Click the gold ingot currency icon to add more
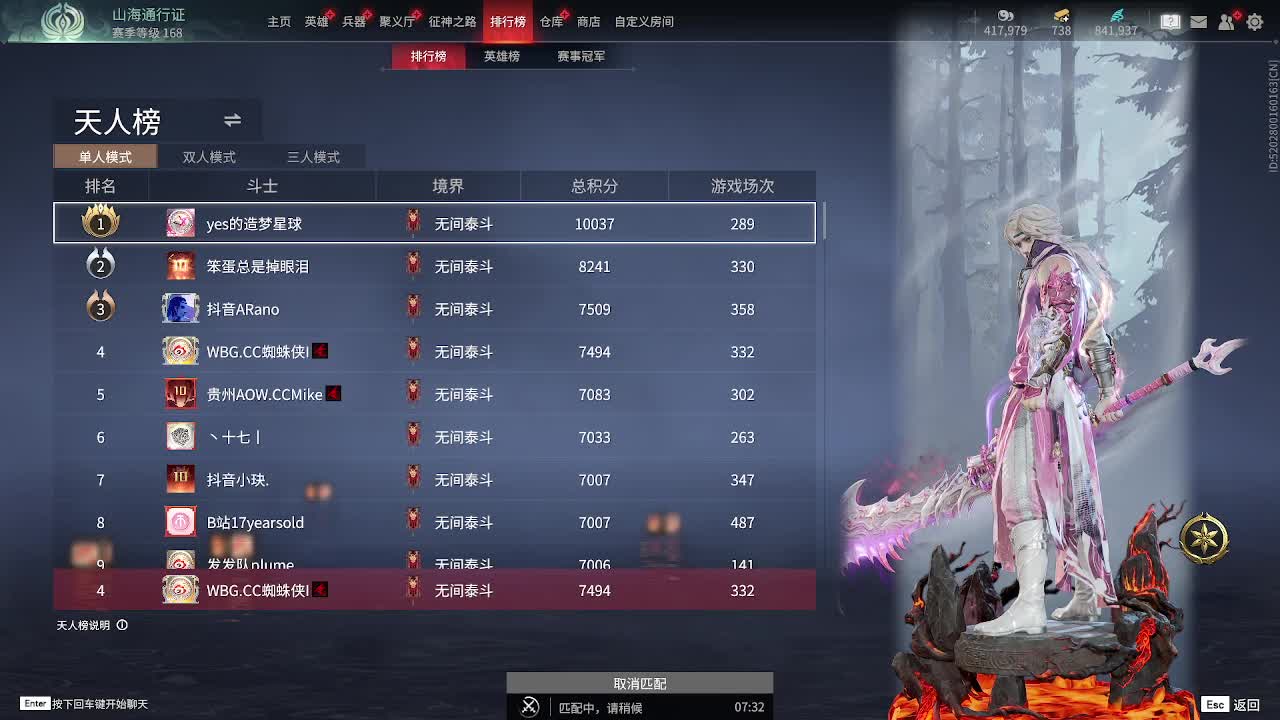Image resolution: width=1280 pixels, height=720 pixels. (x=1061, y=15)
